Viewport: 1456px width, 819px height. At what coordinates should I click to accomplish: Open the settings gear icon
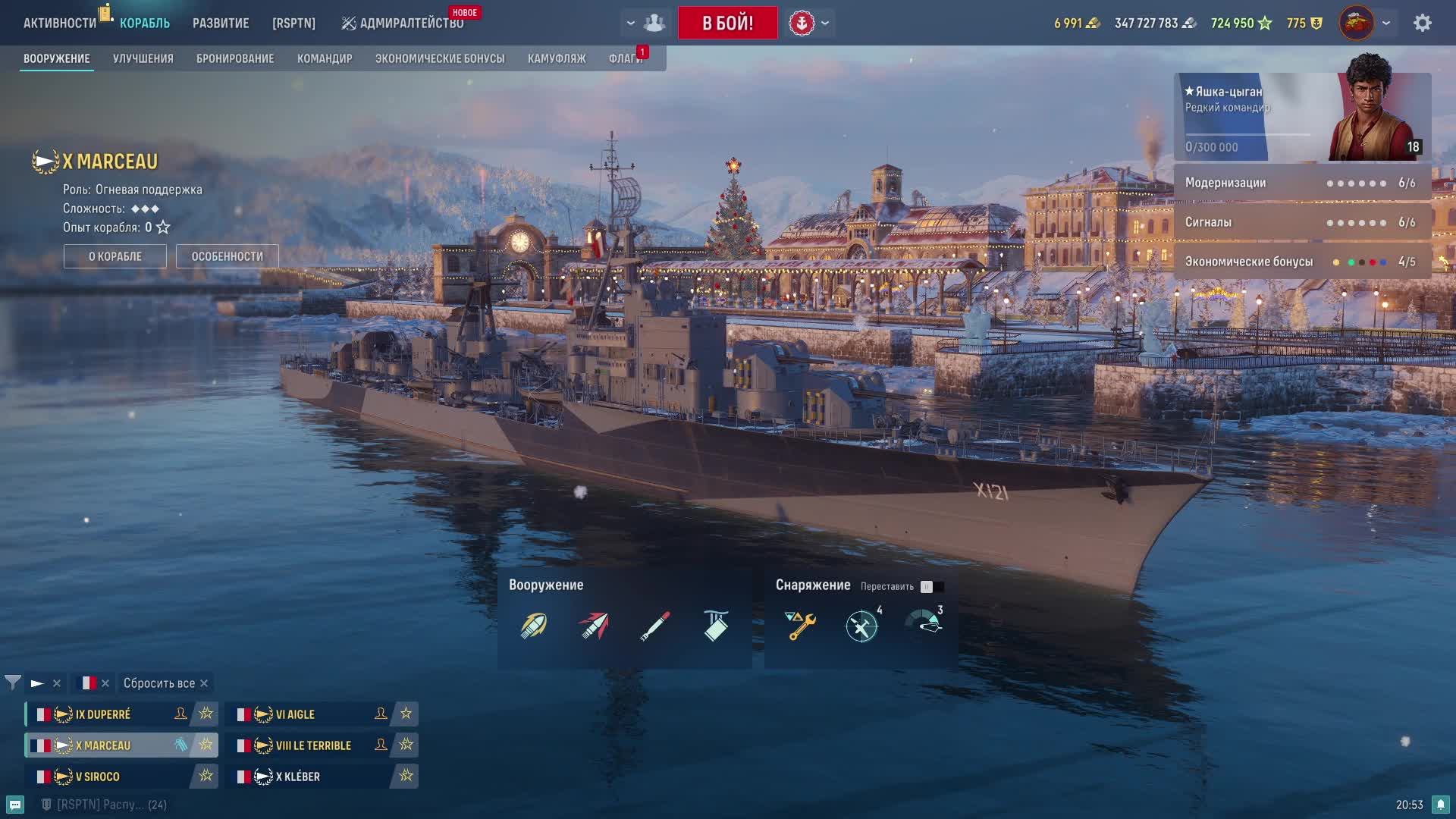coord(1423,23)
